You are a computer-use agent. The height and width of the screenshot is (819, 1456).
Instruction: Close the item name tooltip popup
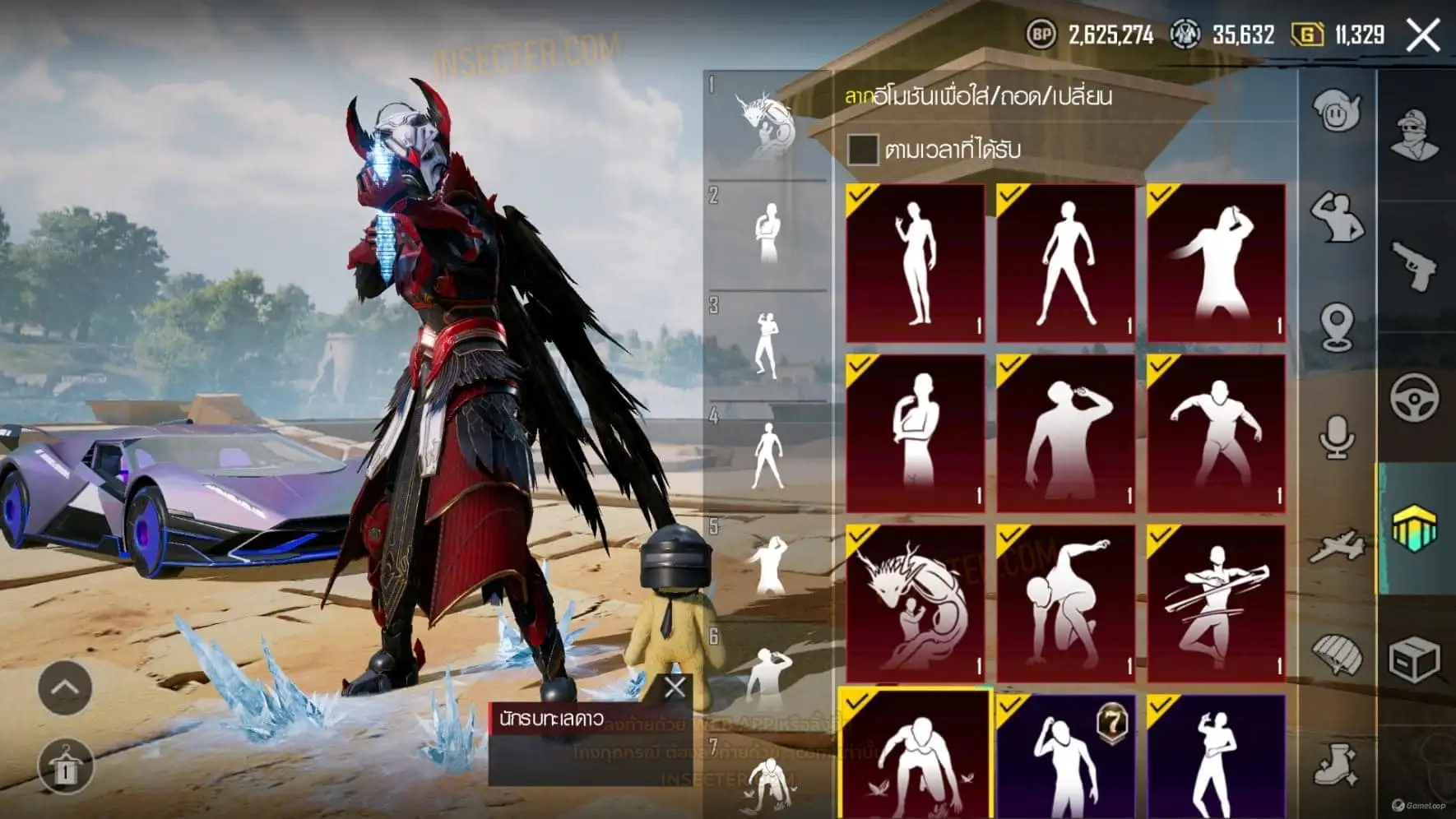tap(675, 687)
